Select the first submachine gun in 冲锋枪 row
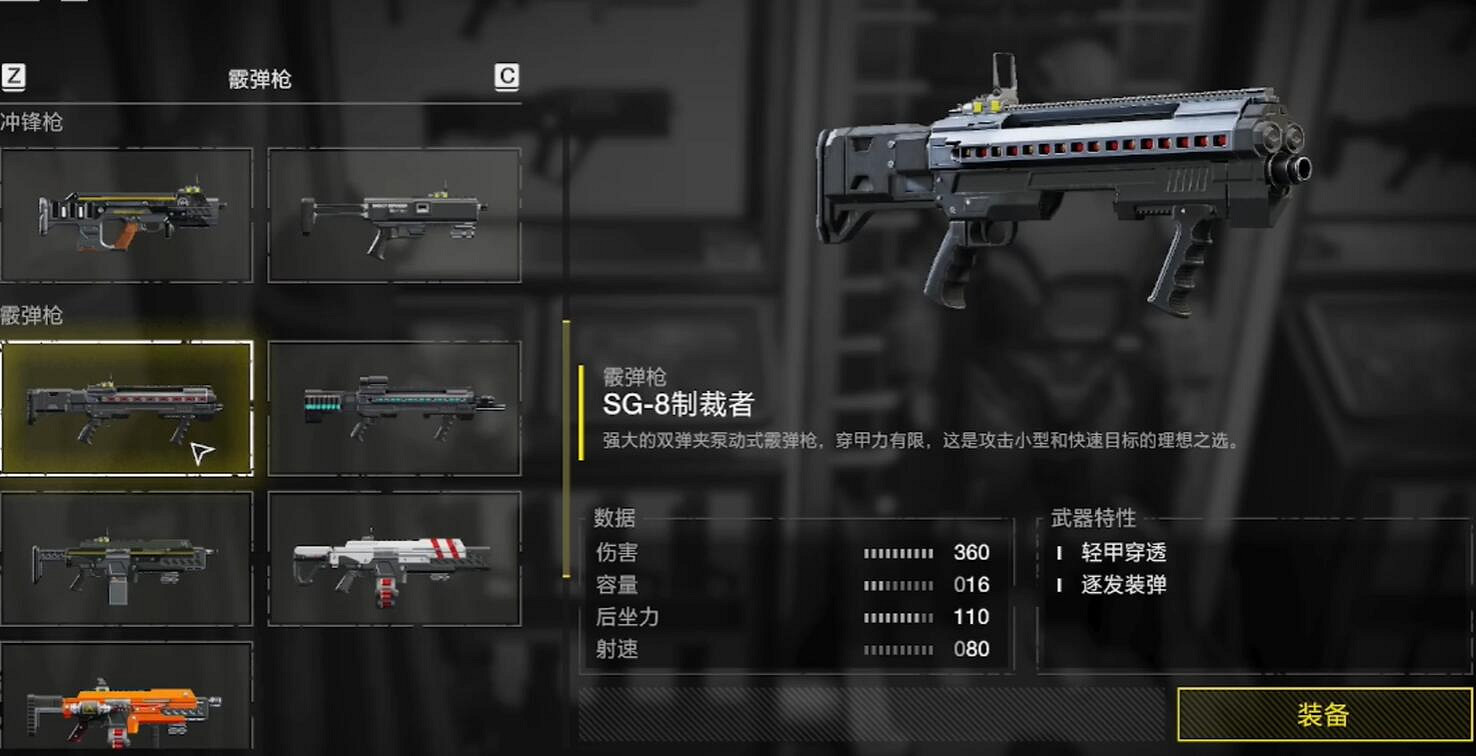The image size is (1476, 756). [127, 213]
